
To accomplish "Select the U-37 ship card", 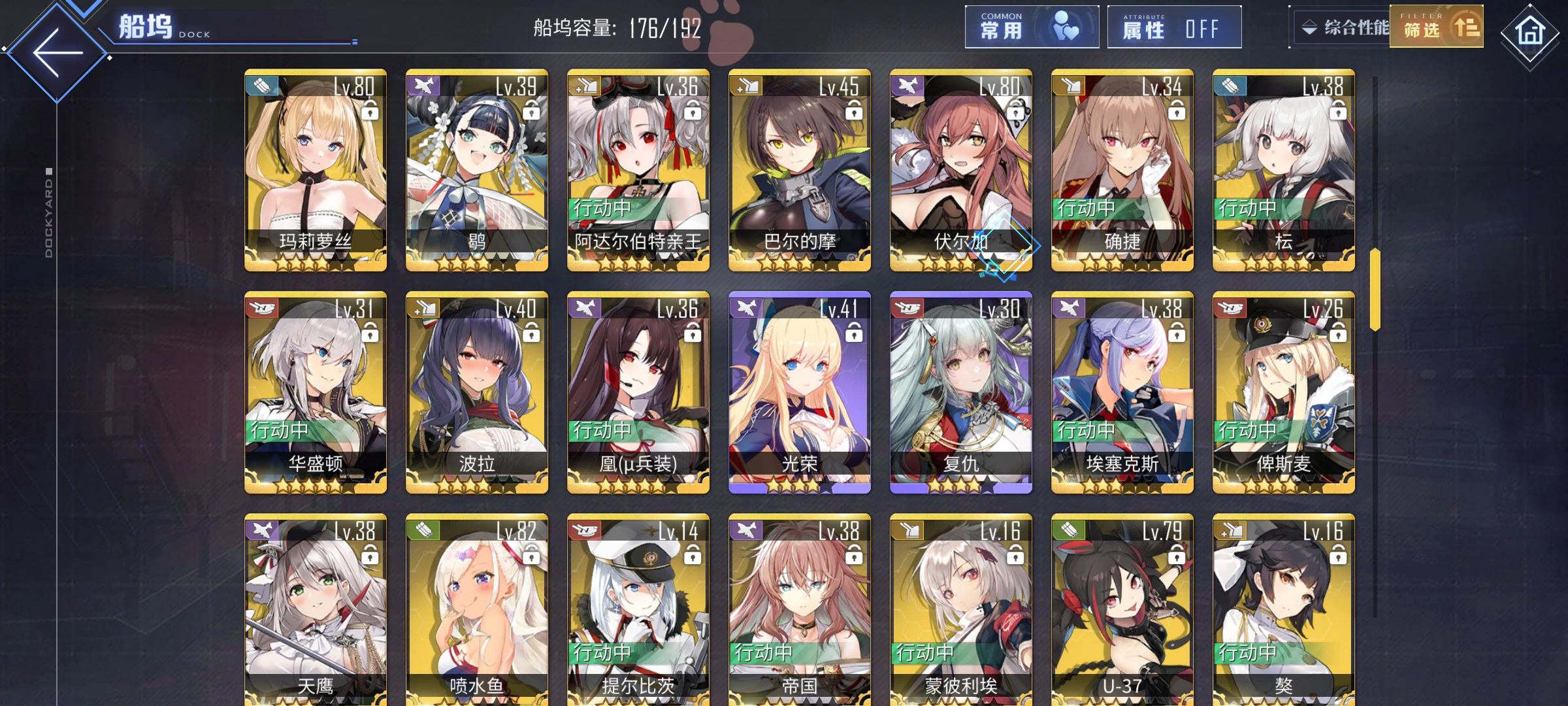I will point(1121,614).
